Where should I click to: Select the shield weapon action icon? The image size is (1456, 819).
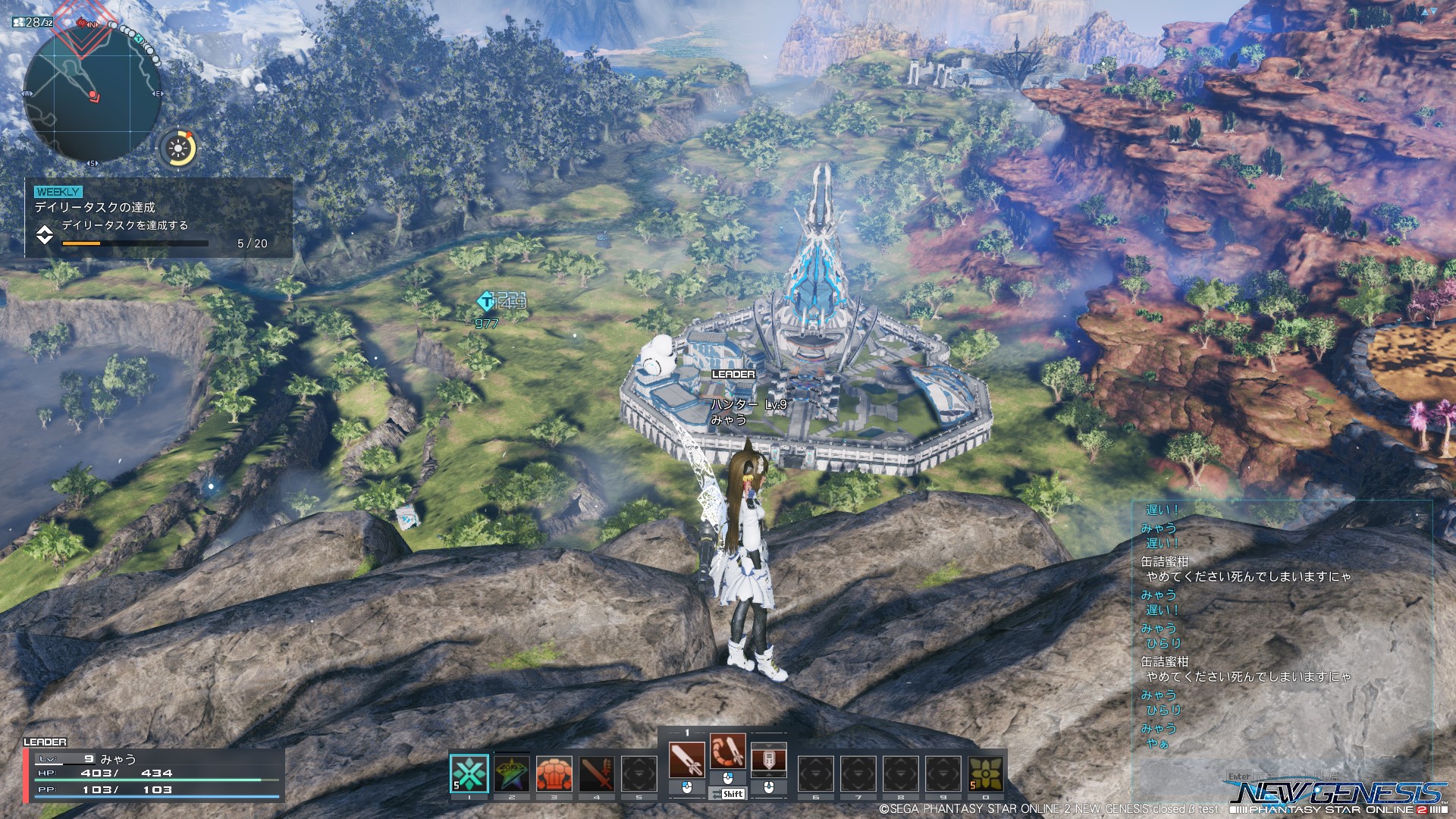click(x=768, y=759)
